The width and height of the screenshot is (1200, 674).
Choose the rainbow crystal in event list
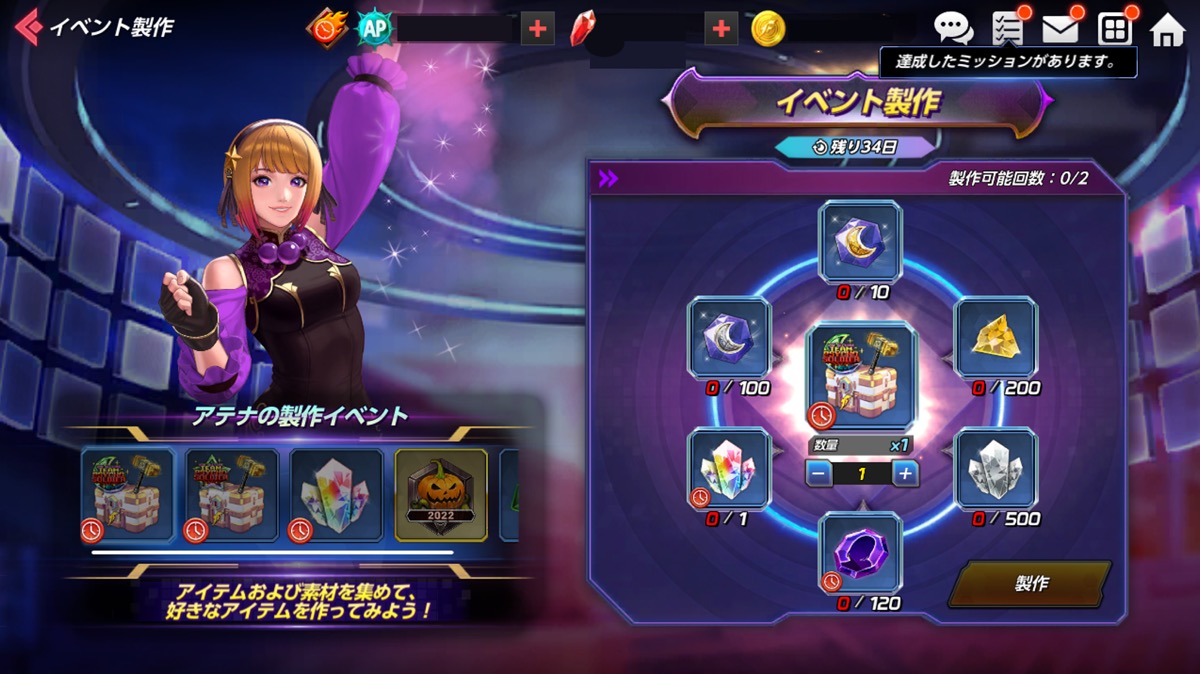click(336, 495)
